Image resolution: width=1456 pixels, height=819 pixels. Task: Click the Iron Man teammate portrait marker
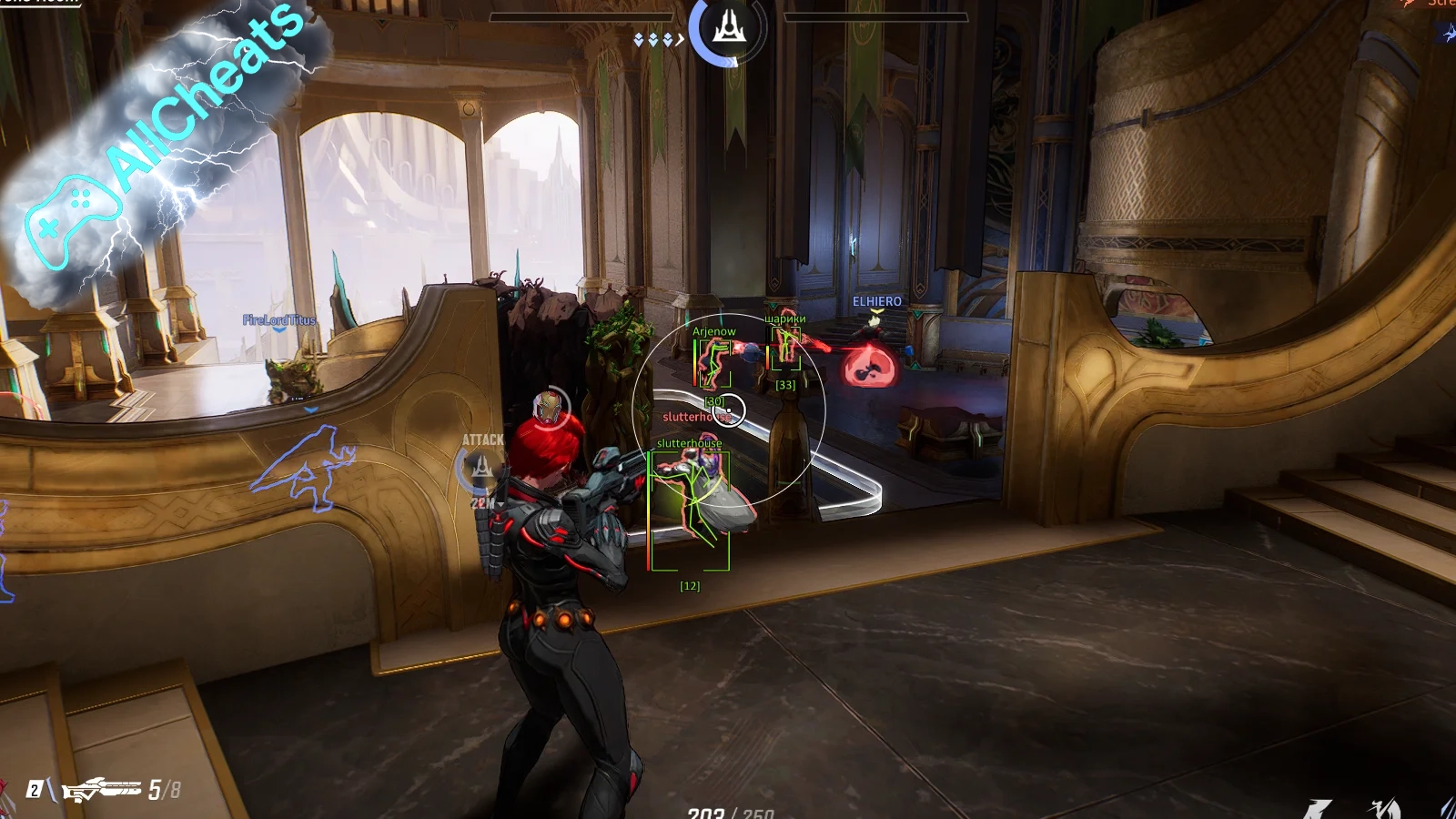tap(549, 408)
